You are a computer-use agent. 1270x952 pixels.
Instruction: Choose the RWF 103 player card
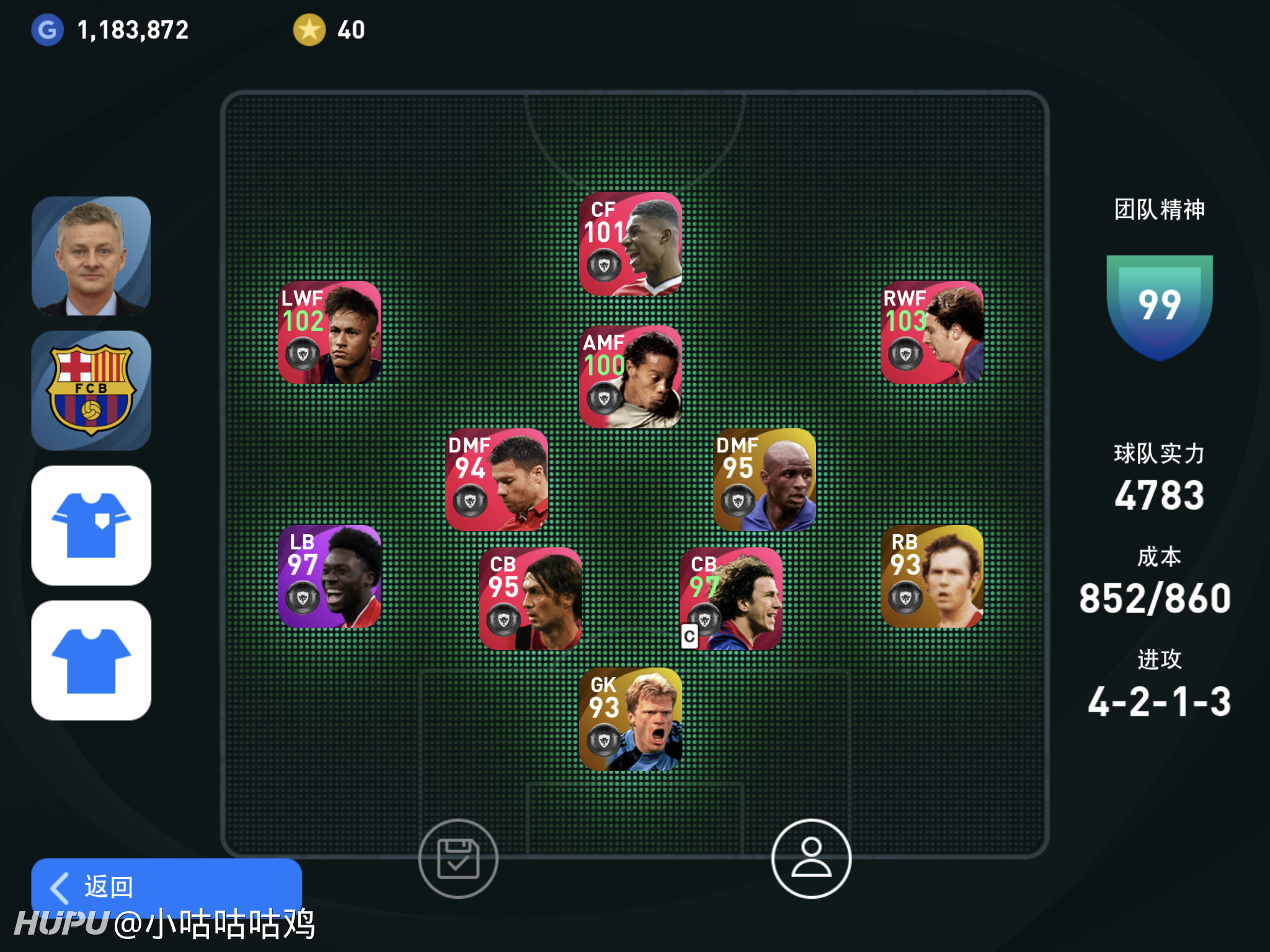coord(932,333)
